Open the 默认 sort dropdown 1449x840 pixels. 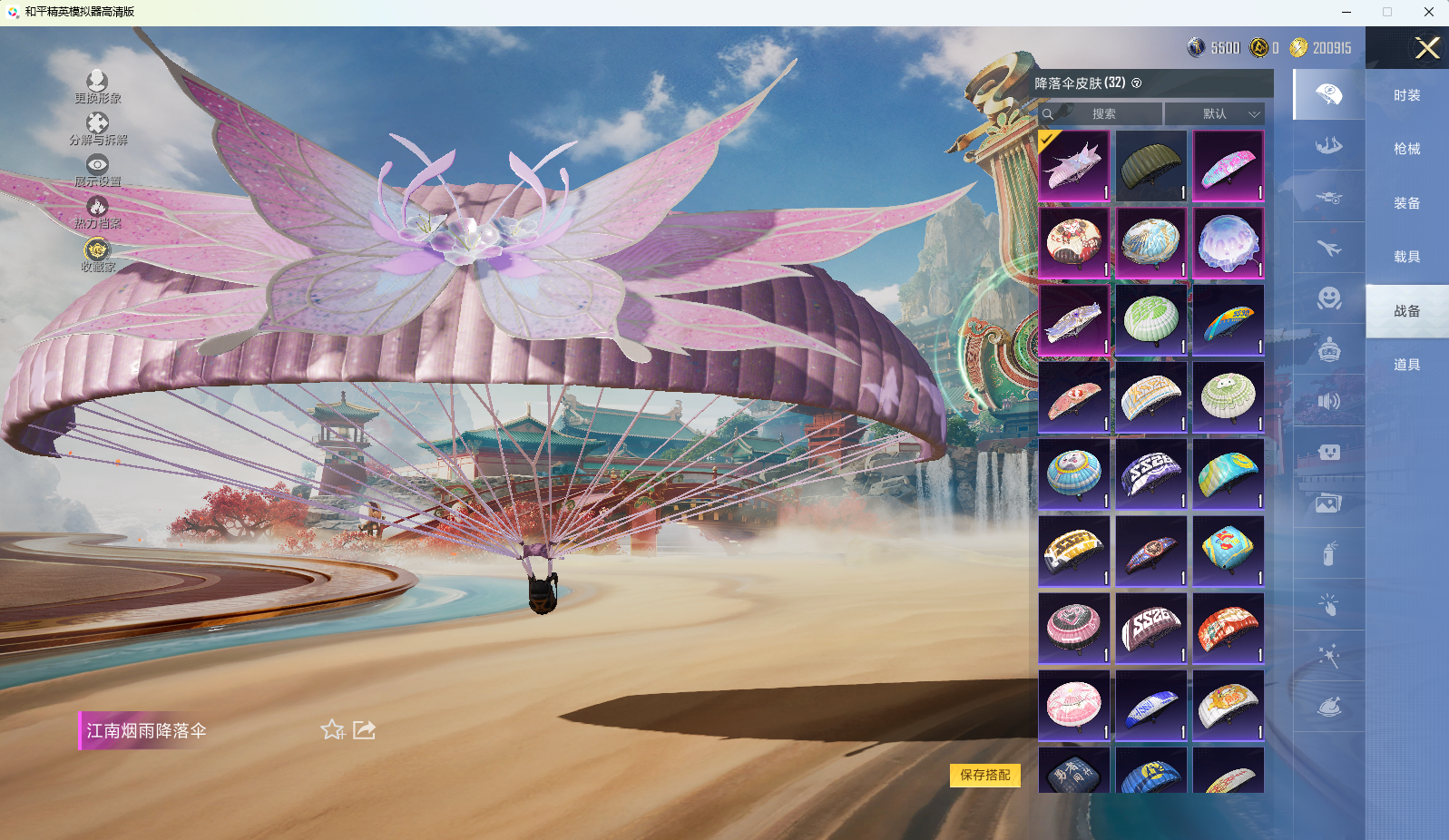coord(1215,114)
